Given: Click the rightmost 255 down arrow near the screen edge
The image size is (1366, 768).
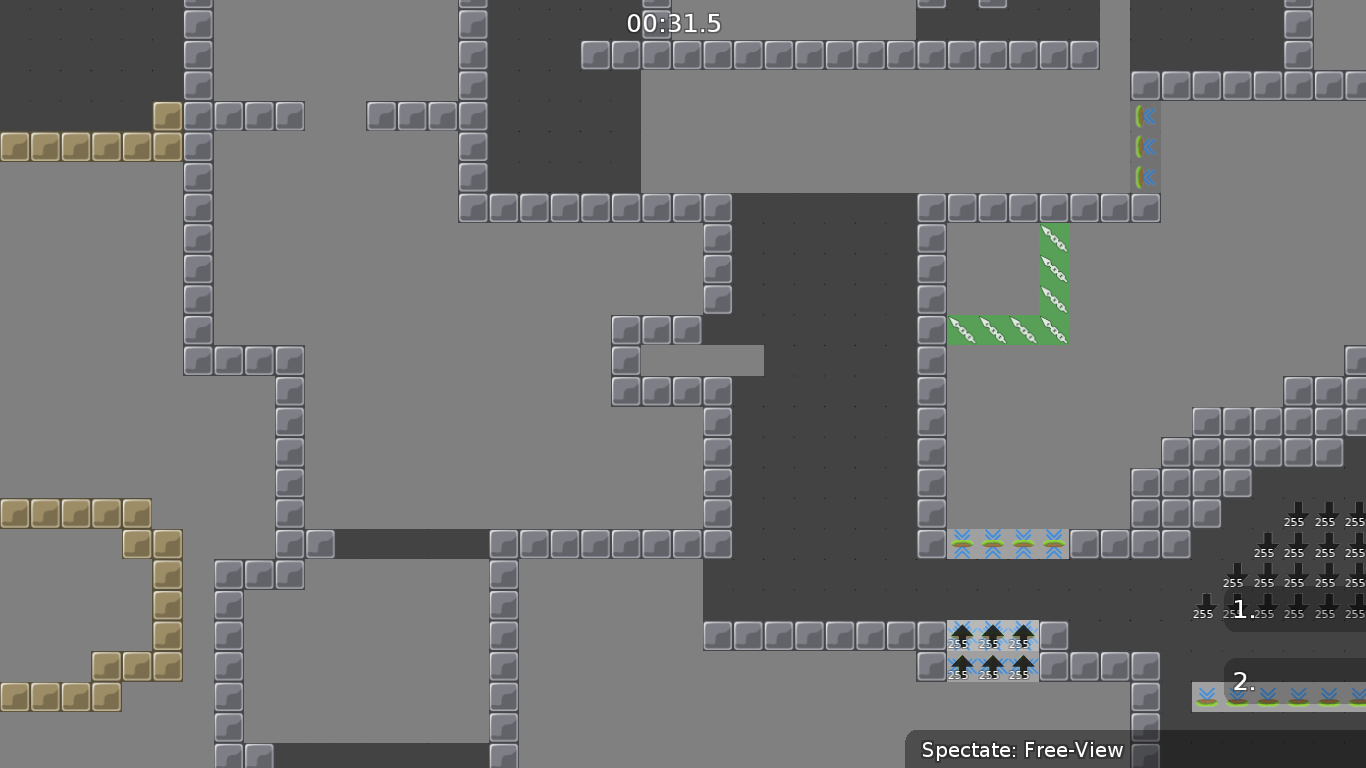Looking at the screenshot, I should coord(1355,614).
